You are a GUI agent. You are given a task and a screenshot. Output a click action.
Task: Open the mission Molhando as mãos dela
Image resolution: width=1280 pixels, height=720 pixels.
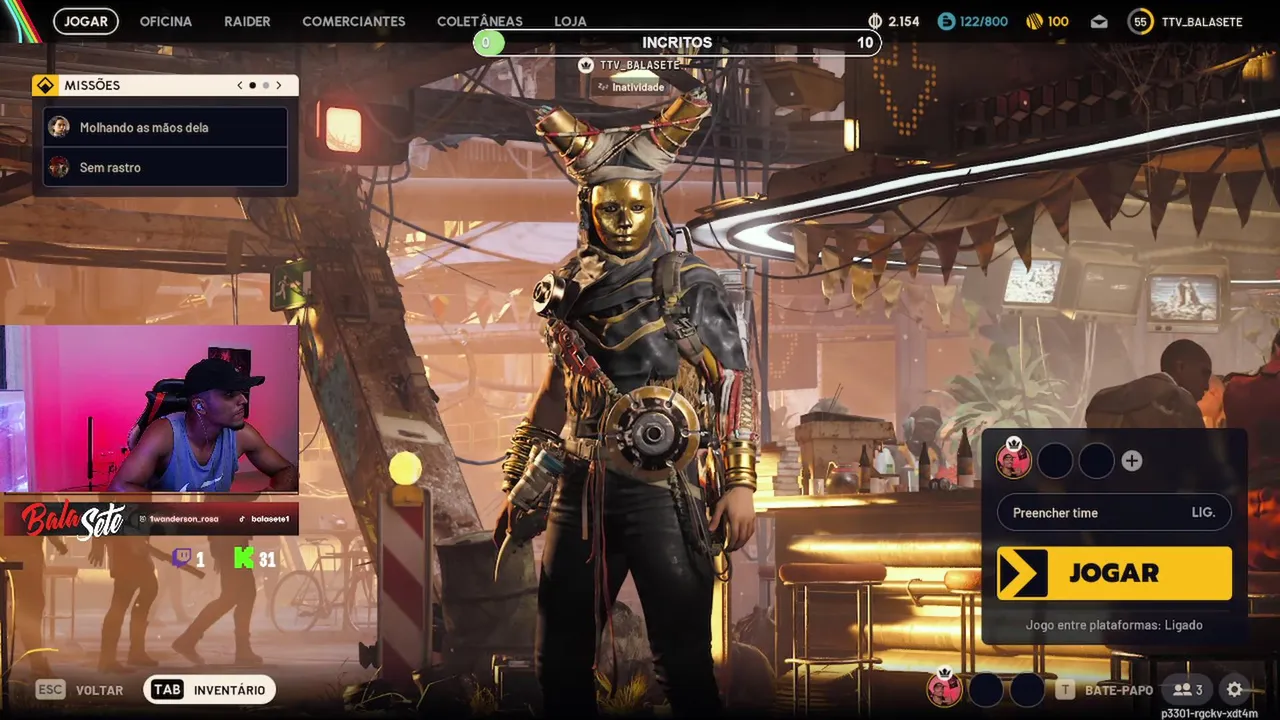pyautogui.click(x=166, y=128)
